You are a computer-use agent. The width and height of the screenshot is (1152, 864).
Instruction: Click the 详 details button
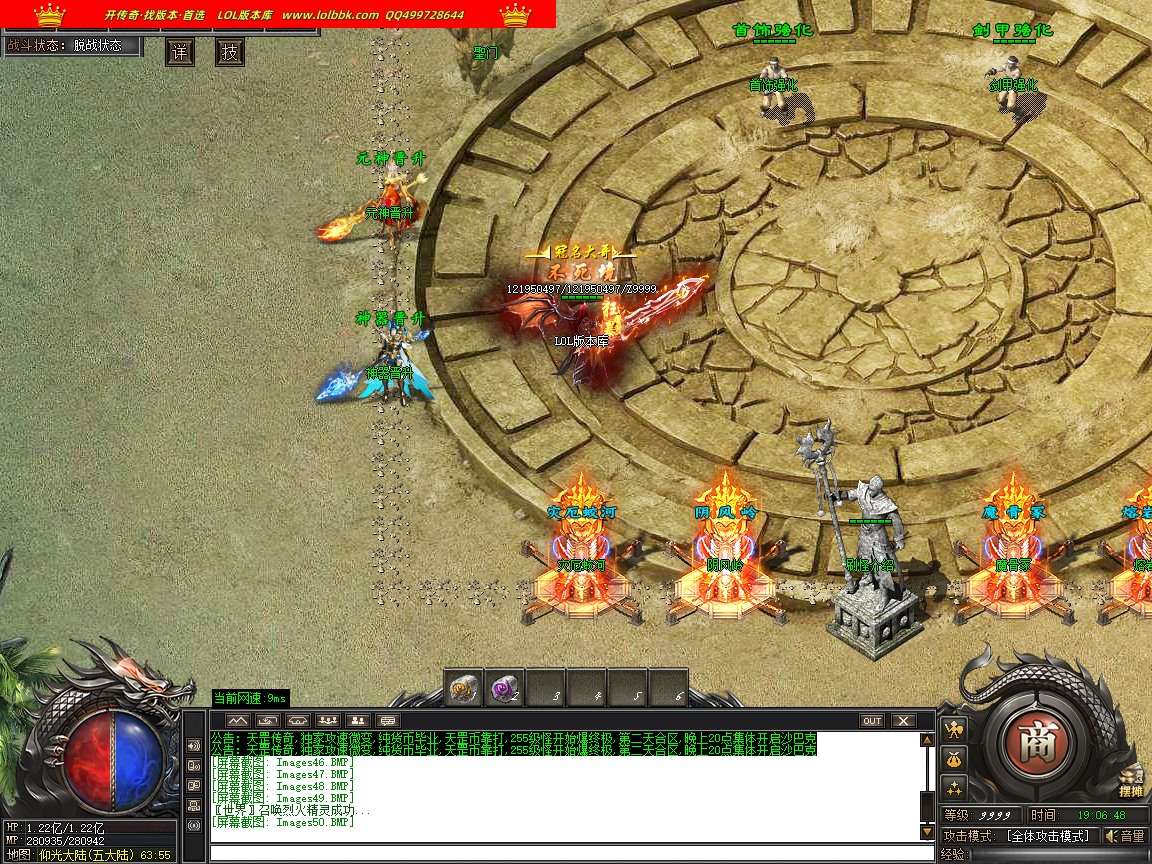180,52
